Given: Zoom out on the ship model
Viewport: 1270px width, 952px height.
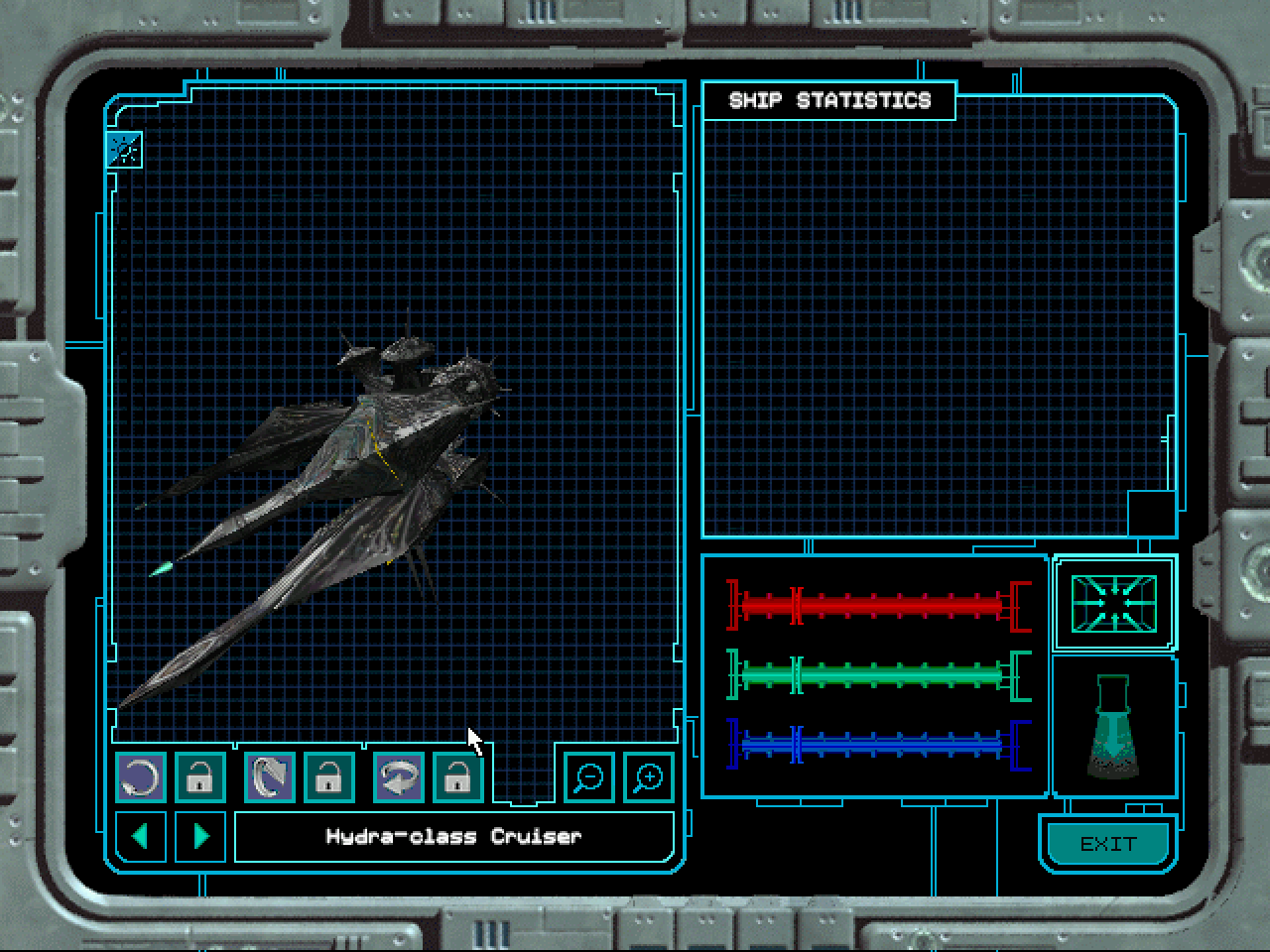Looking at the screenshot, I should click(x=589, y=777).
